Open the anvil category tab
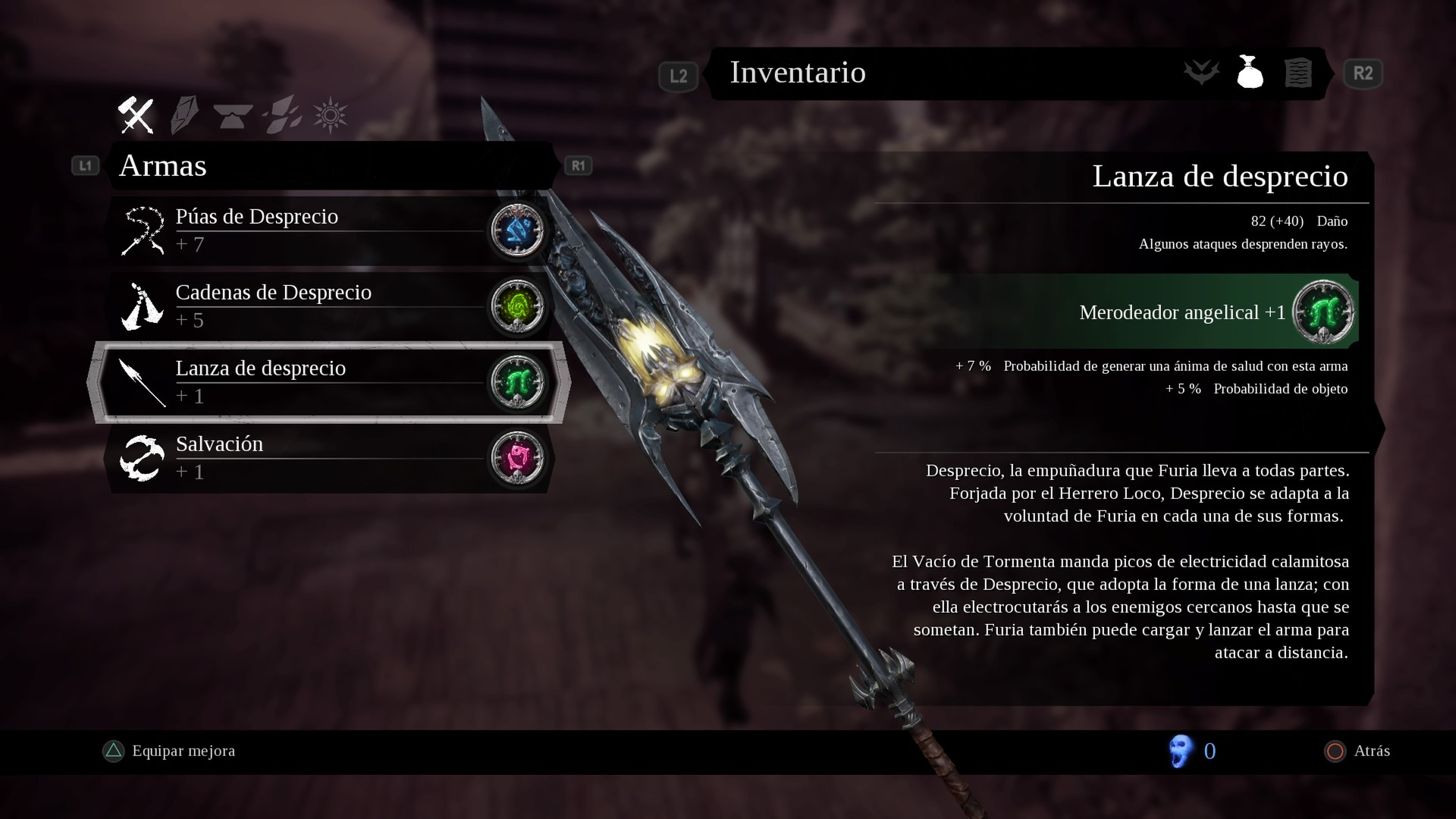The width and height of the screenshot is (1456, 819). [x=233, y=116]
